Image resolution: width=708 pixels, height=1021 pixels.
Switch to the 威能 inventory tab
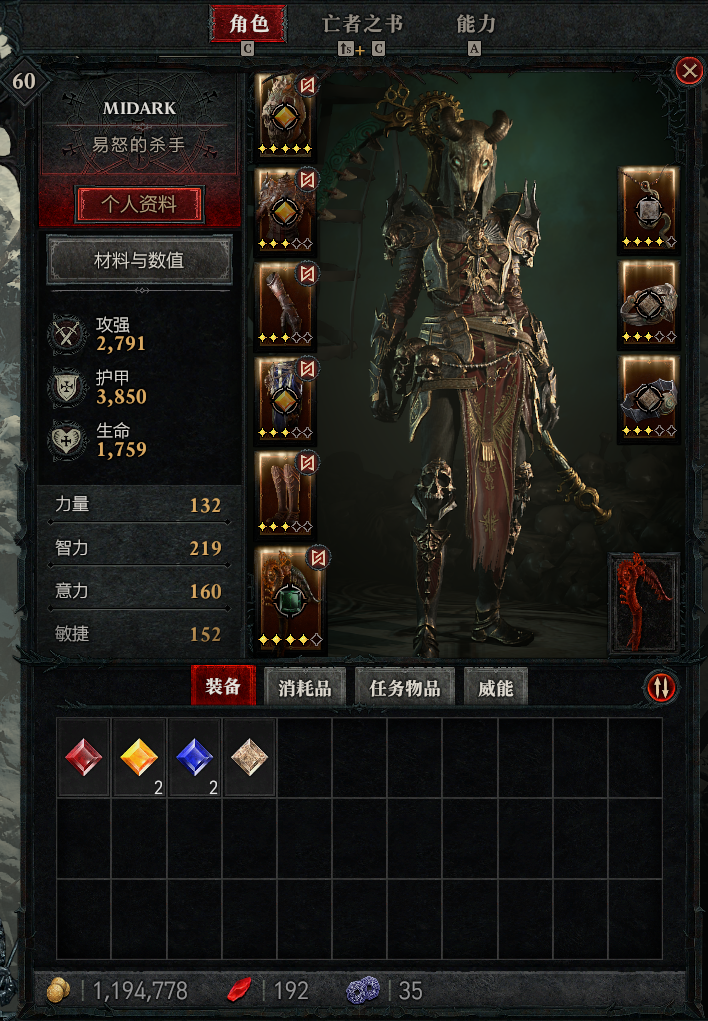(x=496, y=687)
